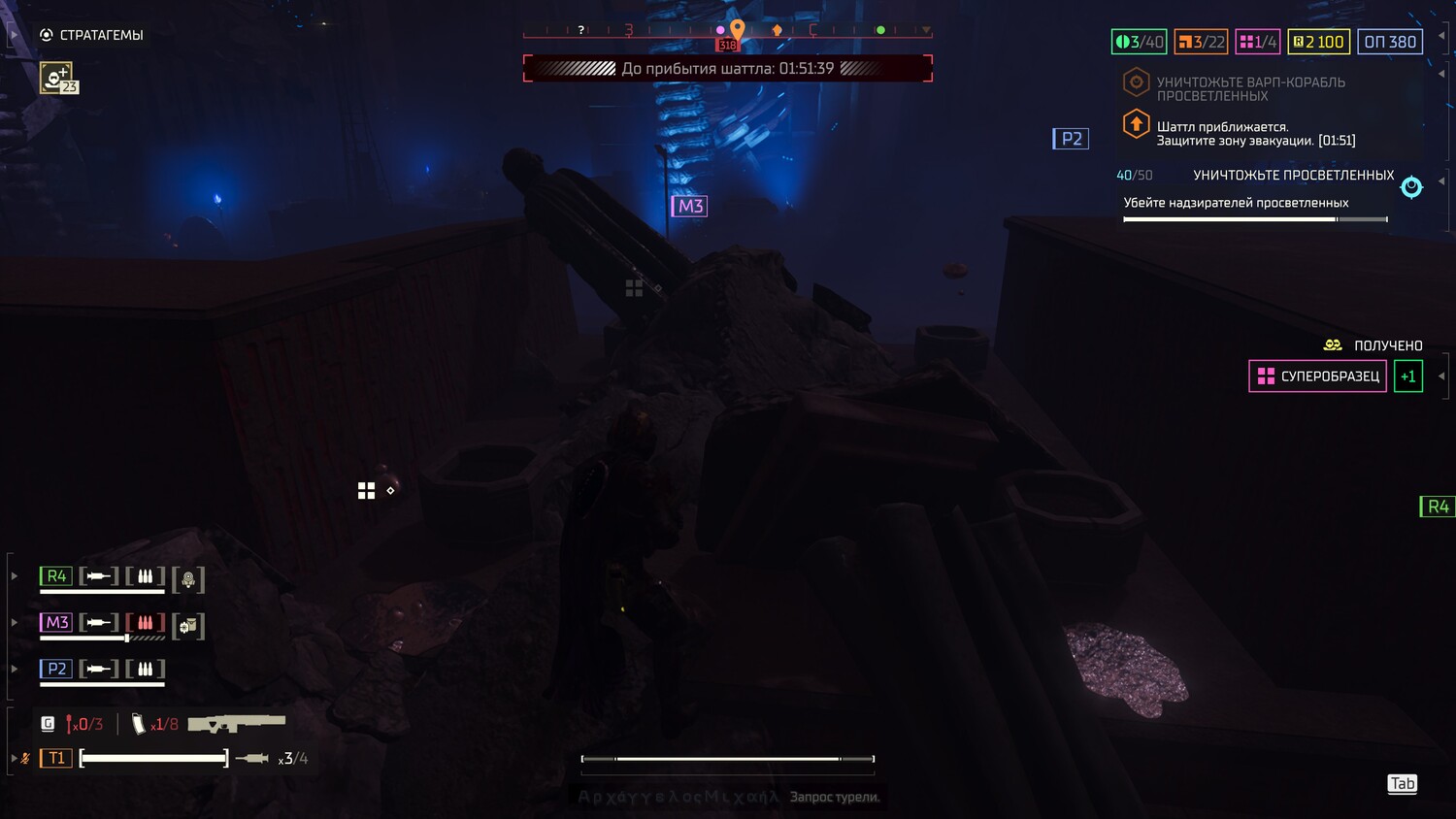Screen dimensions: 1456x819
Task: Click the blue P2 teammate marker beside the objectives
Action: click(1071, 139)
